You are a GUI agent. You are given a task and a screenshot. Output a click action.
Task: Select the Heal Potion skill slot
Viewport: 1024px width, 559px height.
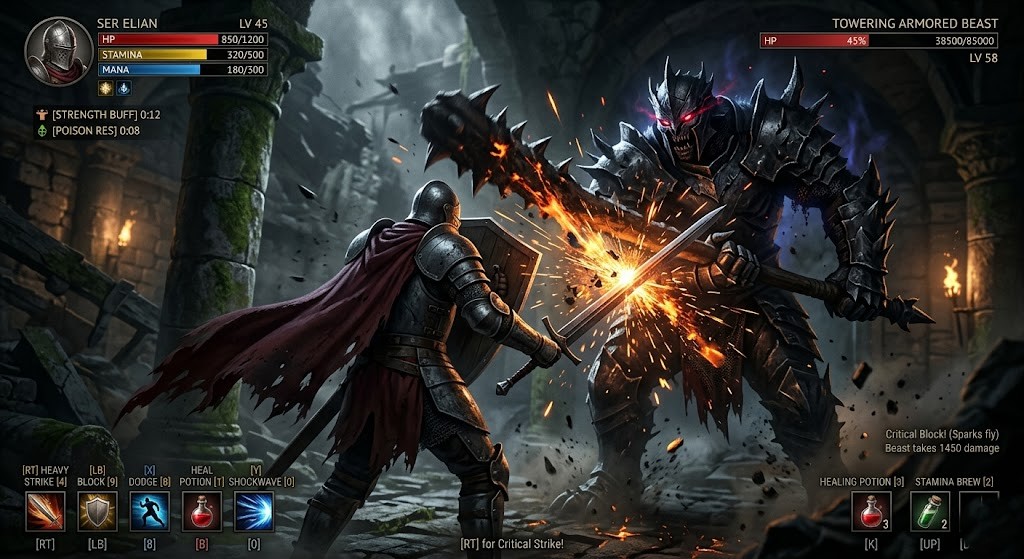pyautogui.click(x=201, y=511)
